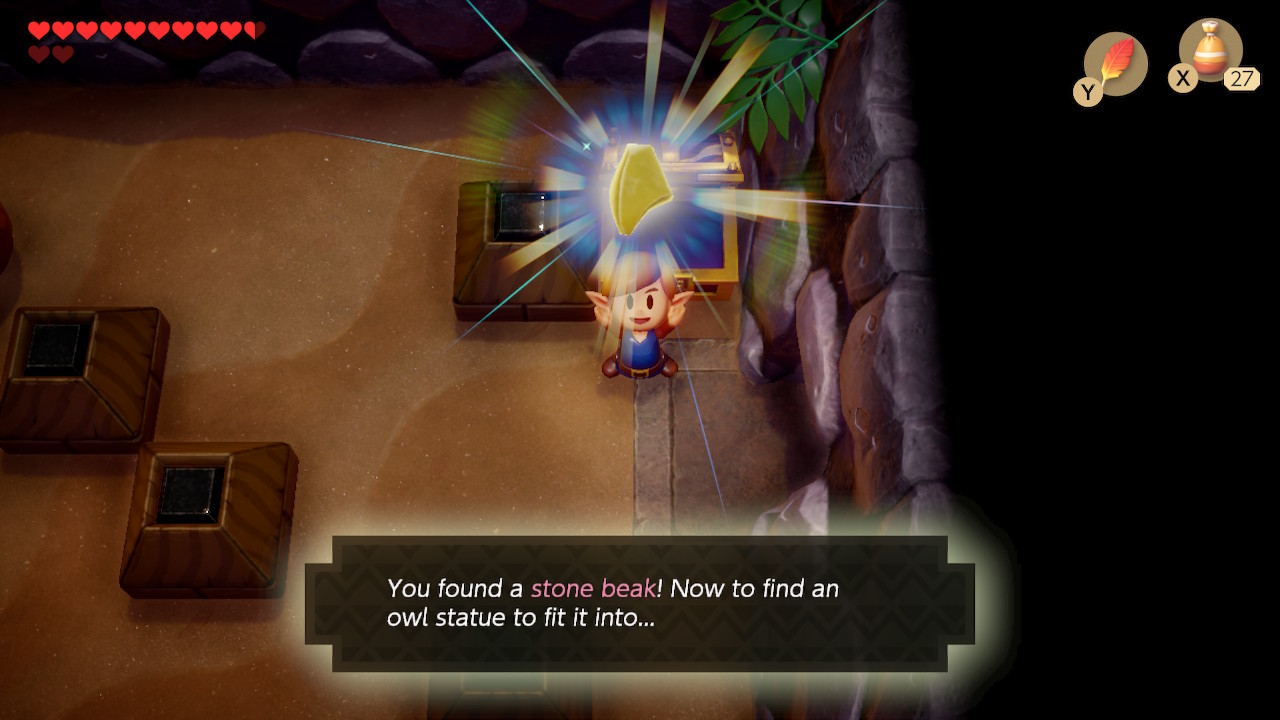This screenshot has width=1280, height=720.
Task: Select the Roc's Feather item slot
Action: (x=1115, y=63)
